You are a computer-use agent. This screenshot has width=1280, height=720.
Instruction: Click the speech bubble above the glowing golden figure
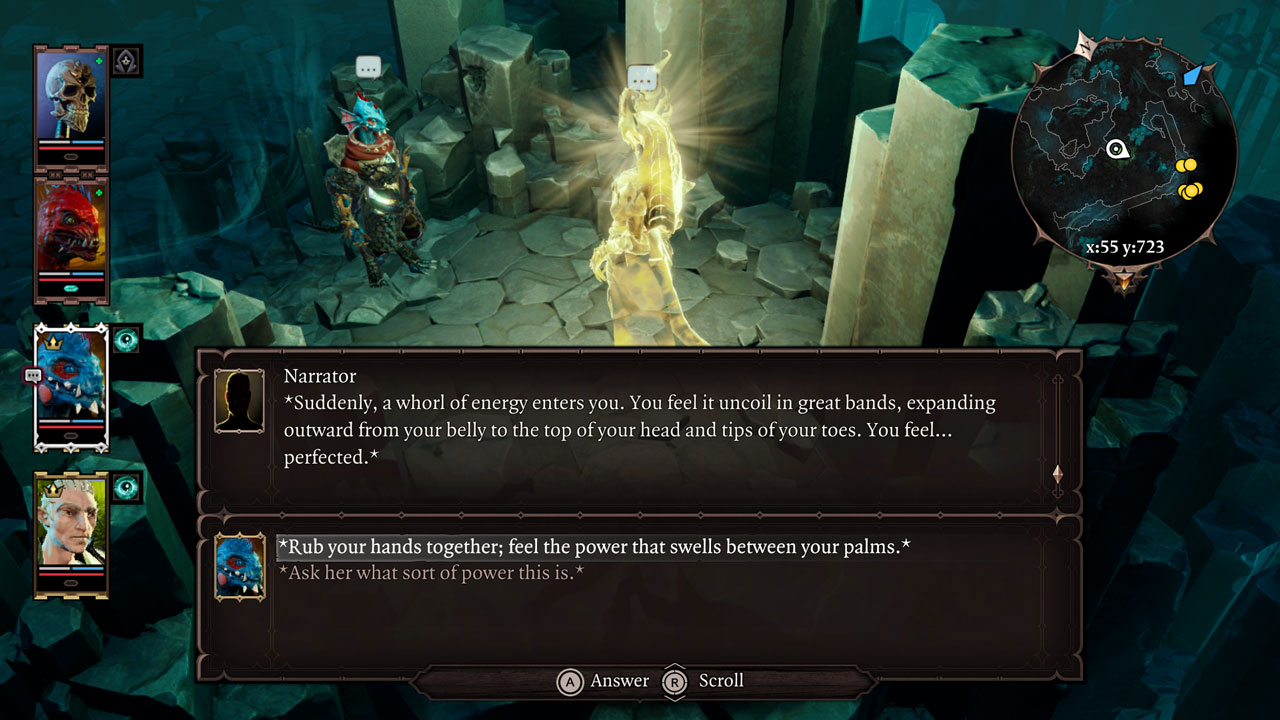tap(641, 76)
